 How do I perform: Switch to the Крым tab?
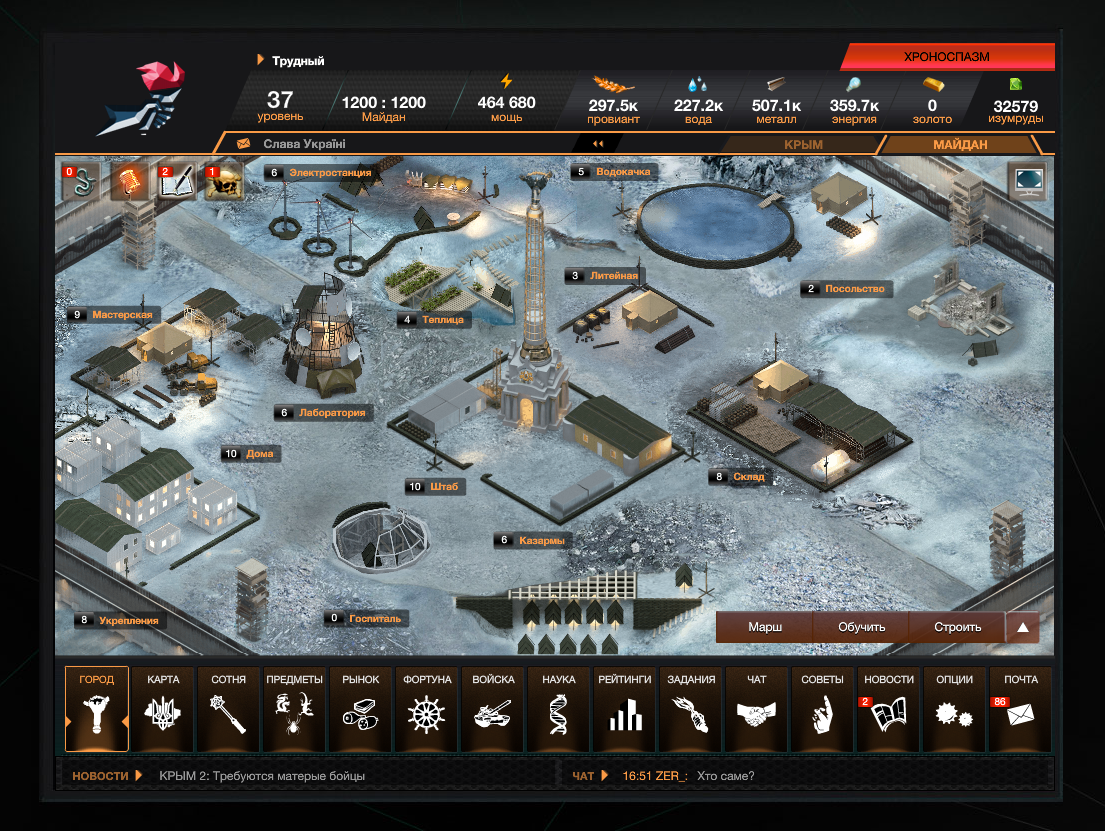point(803,145)
